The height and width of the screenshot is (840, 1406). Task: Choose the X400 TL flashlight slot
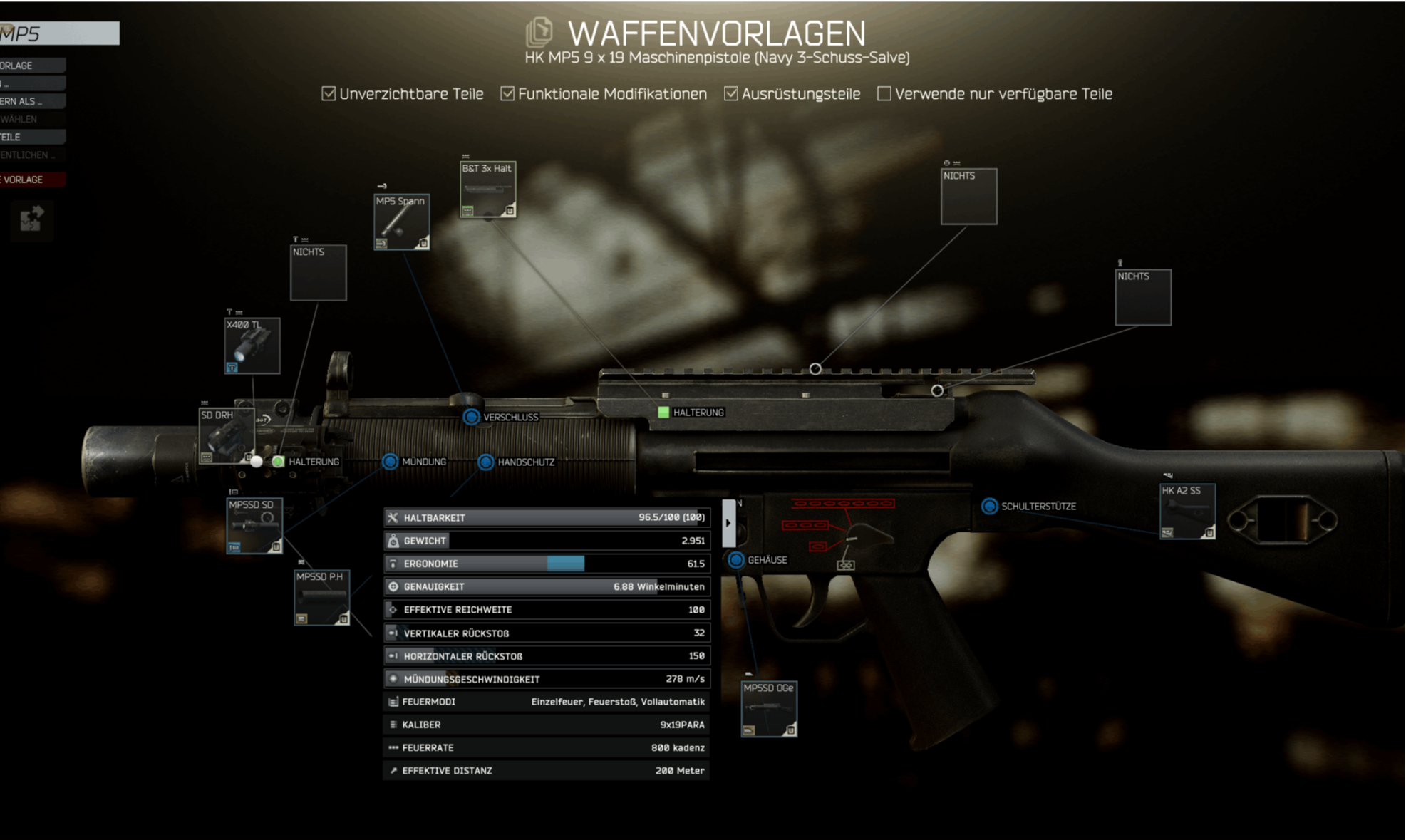[x=252, y=346]
